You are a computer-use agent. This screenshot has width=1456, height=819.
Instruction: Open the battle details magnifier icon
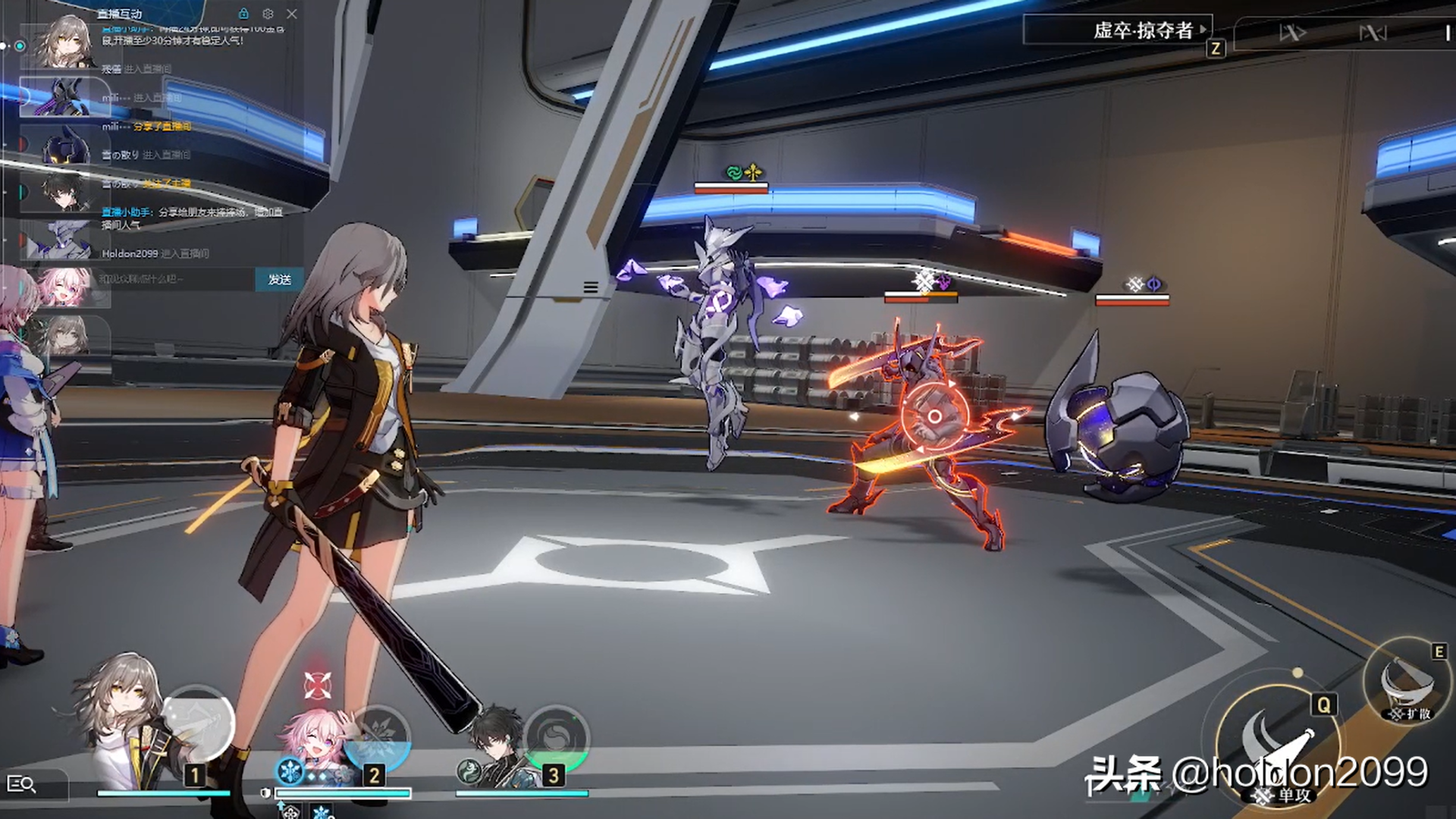[x=21, y=784]
